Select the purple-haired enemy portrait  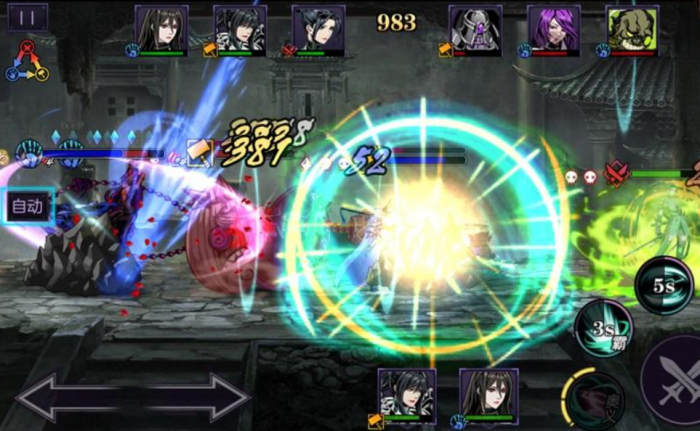[554, 28]
